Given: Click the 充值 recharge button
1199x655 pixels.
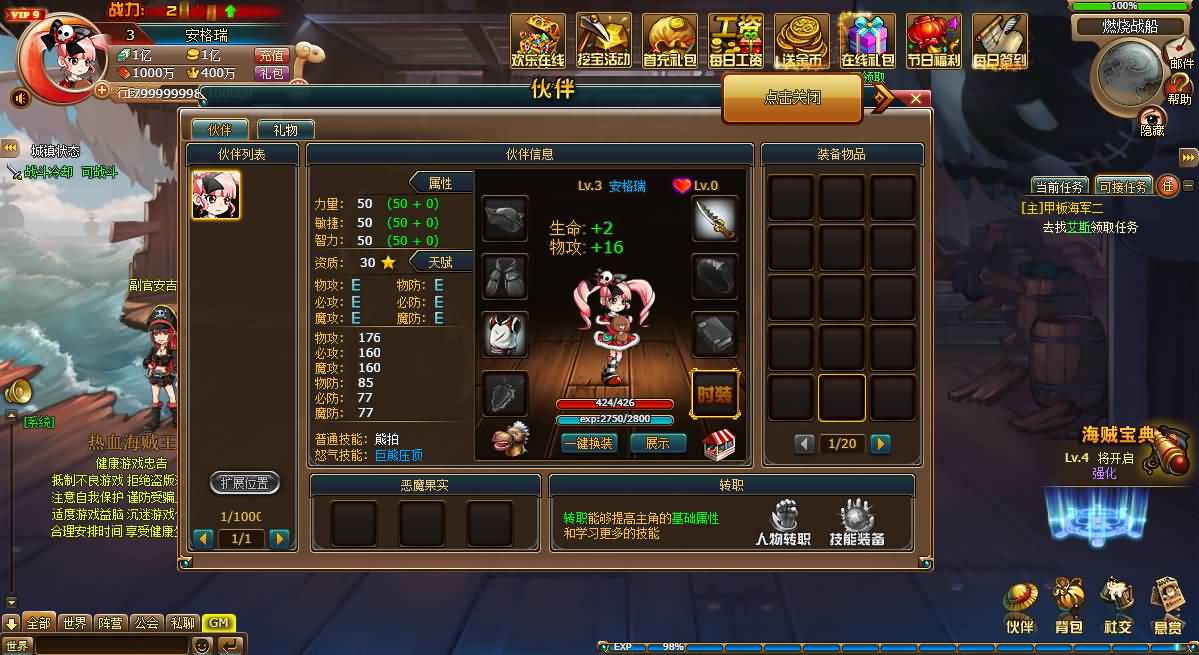Looking at the screenshot, I should point(271,56).
